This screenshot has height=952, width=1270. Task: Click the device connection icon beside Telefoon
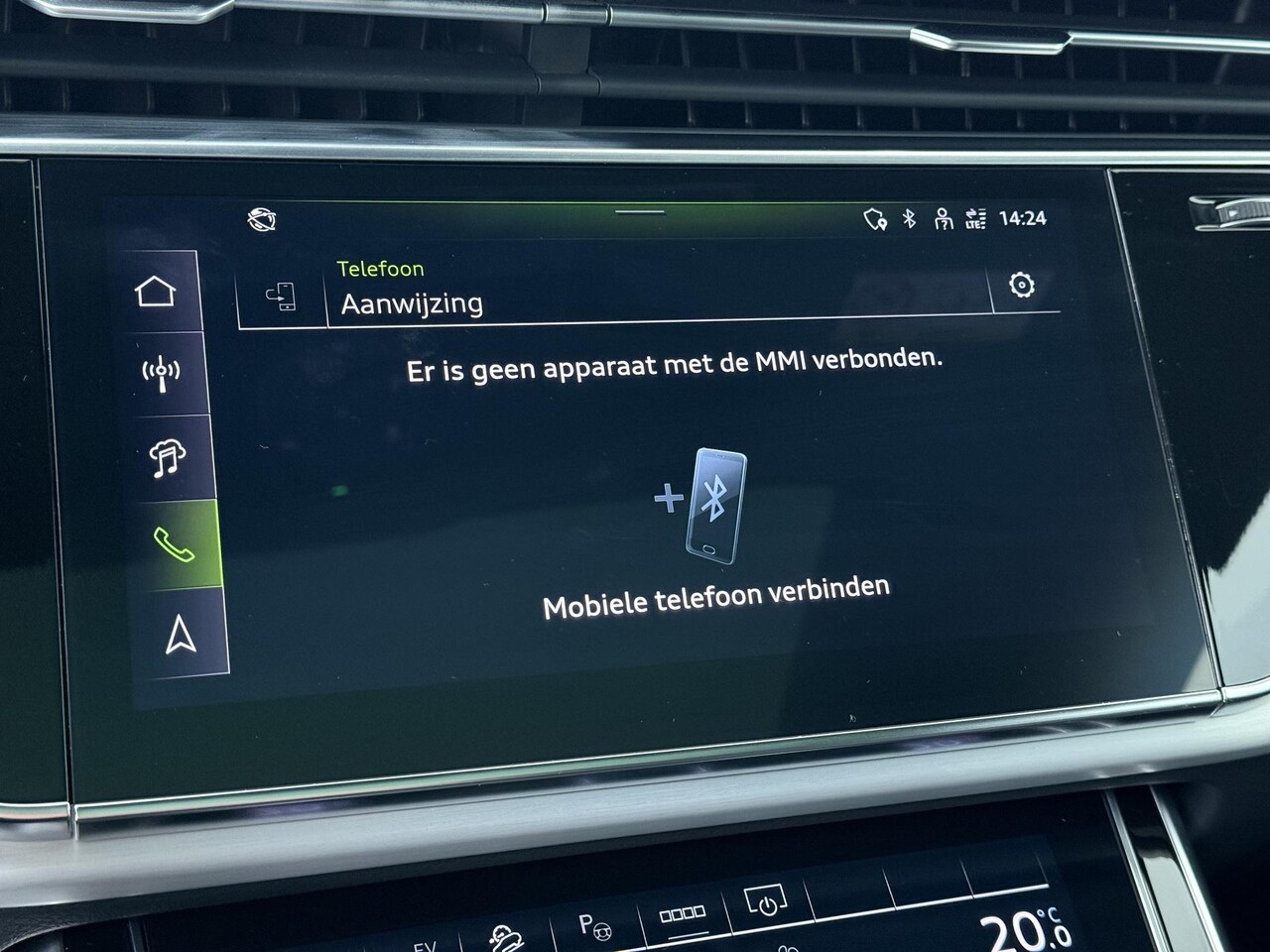[x=282, y=297]
